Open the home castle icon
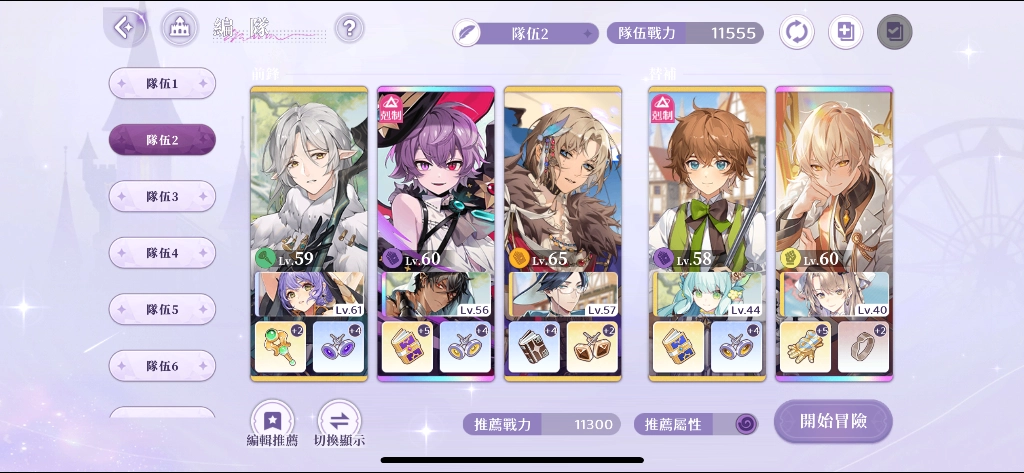This screenshot has height=473, width=1024. 179,28
